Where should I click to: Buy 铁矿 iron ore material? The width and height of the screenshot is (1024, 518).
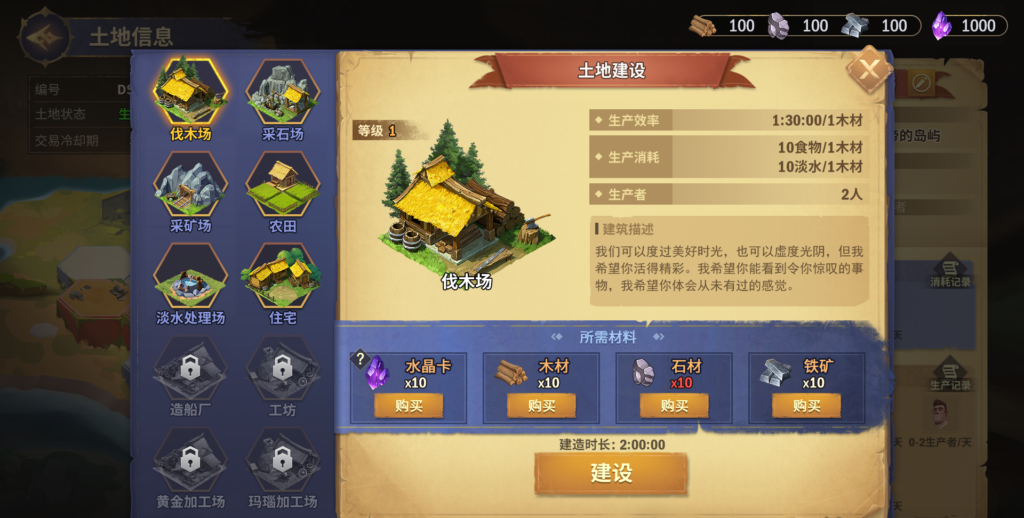(x=806, y=406)
